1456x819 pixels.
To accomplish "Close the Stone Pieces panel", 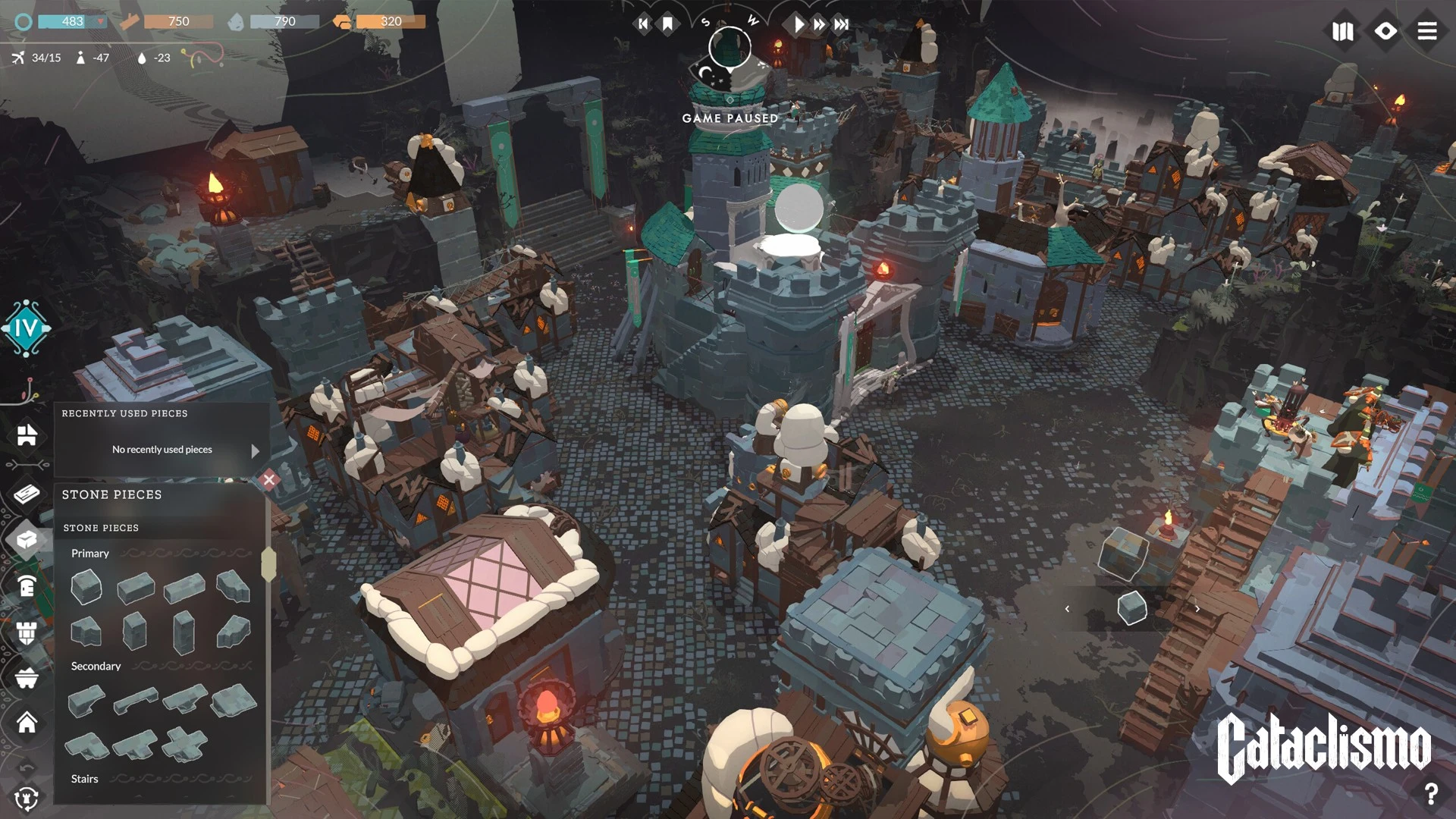I will click(x=268, y=479).
